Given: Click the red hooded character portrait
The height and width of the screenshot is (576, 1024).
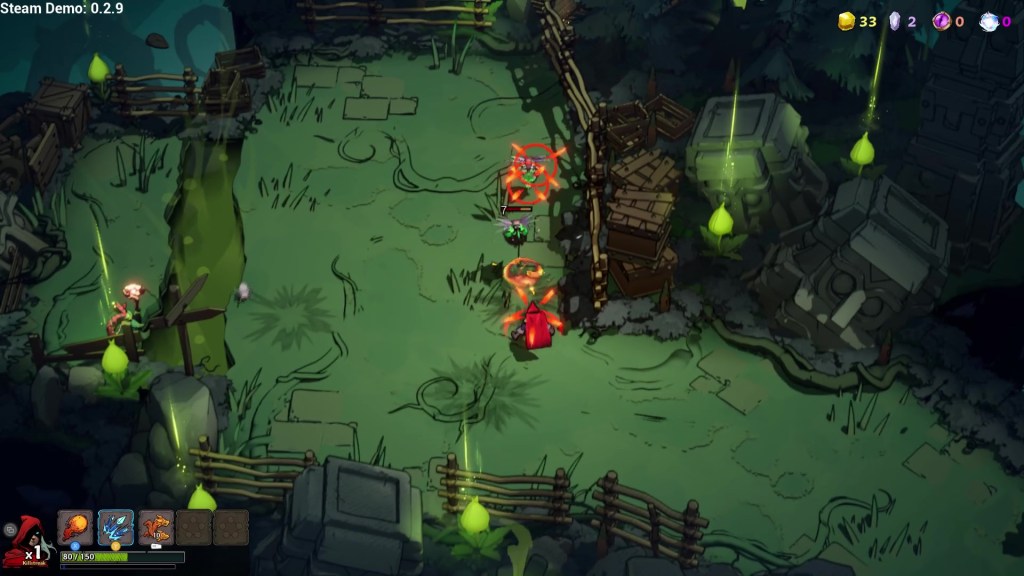Looking at the screenshot, I should click(24, 540).
